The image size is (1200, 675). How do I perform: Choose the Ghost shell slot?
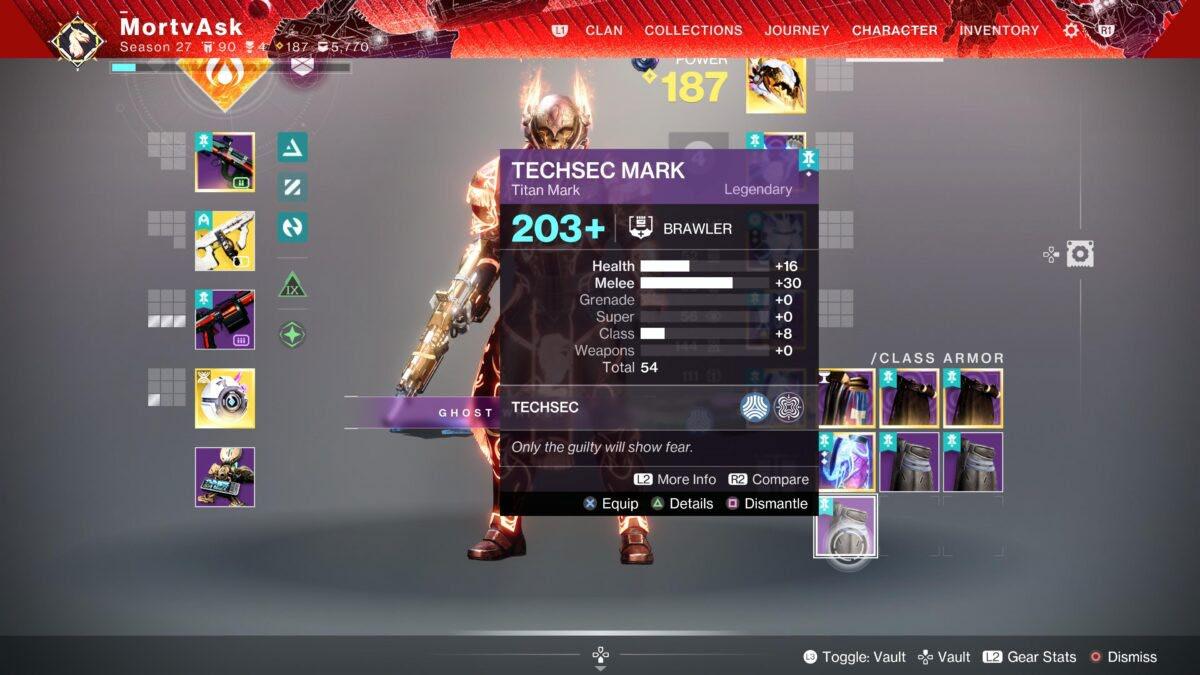tap(225, 398)
